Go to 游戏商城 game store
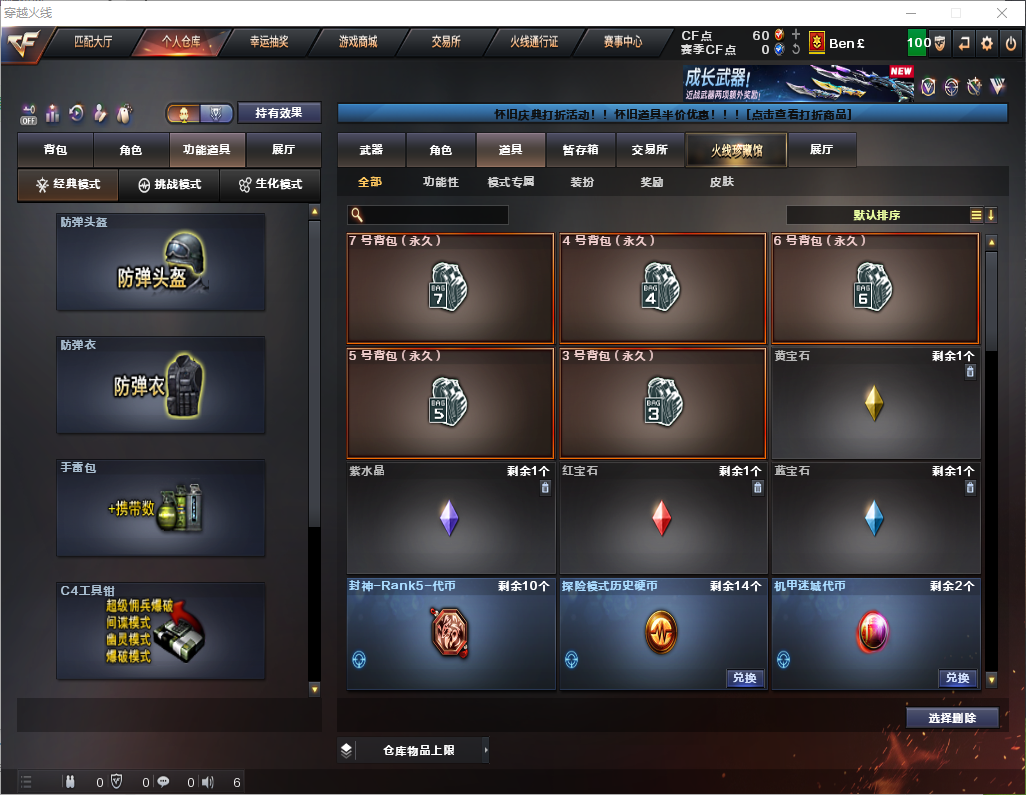The height and width of the screenshot is (795, 1026). point(358,42)
